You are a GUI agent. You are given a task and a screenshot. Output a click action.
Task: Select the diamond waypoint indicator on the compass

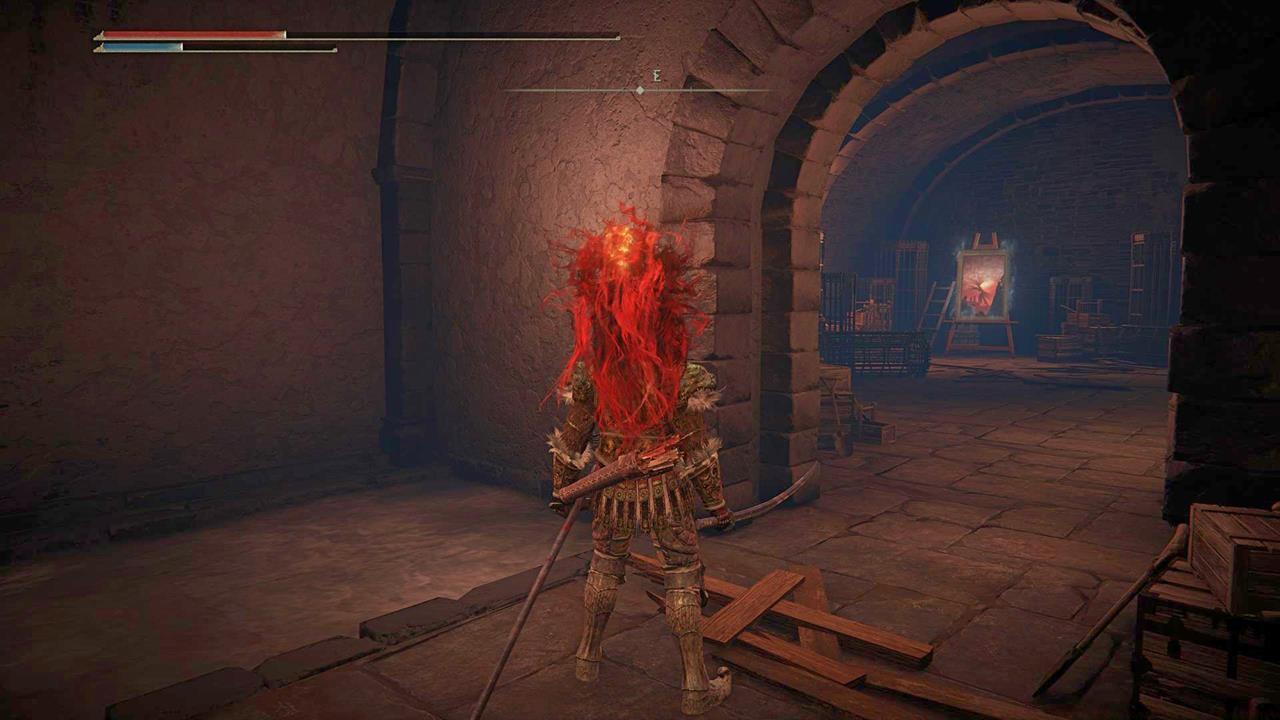[639, 89]
